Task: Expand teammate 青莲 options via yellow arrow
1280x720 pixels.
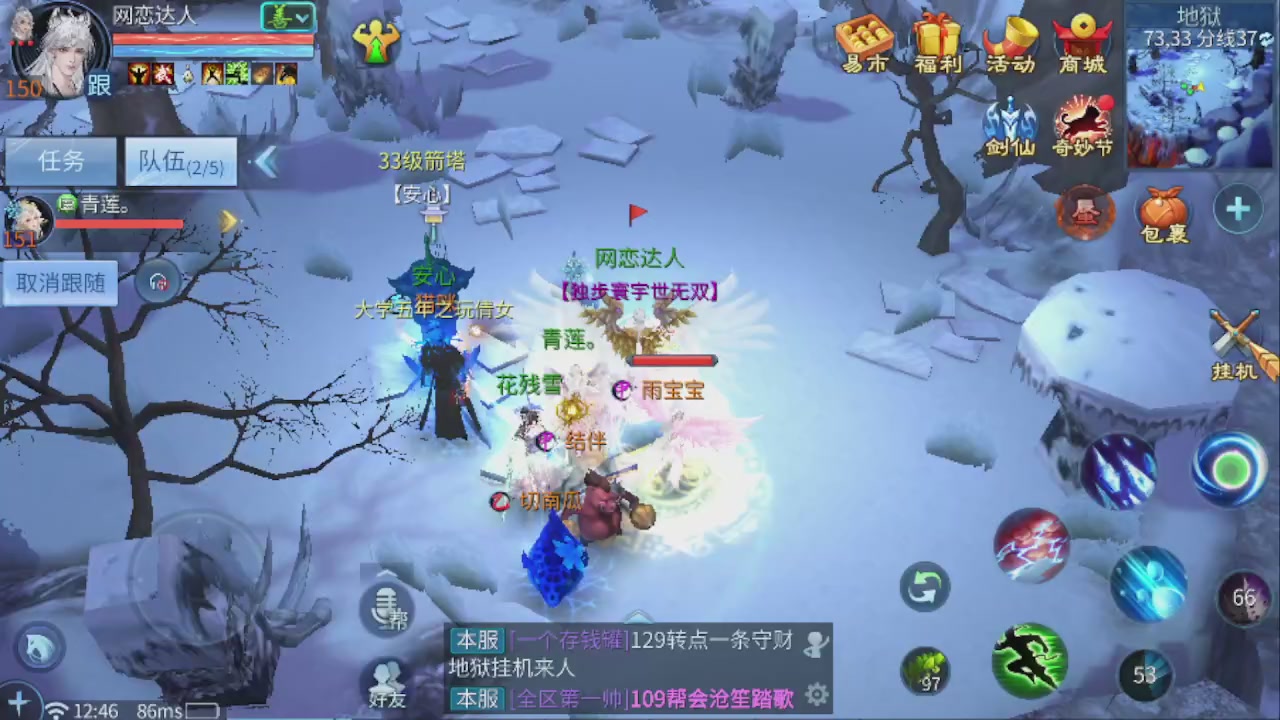Action: pos(229,221)
